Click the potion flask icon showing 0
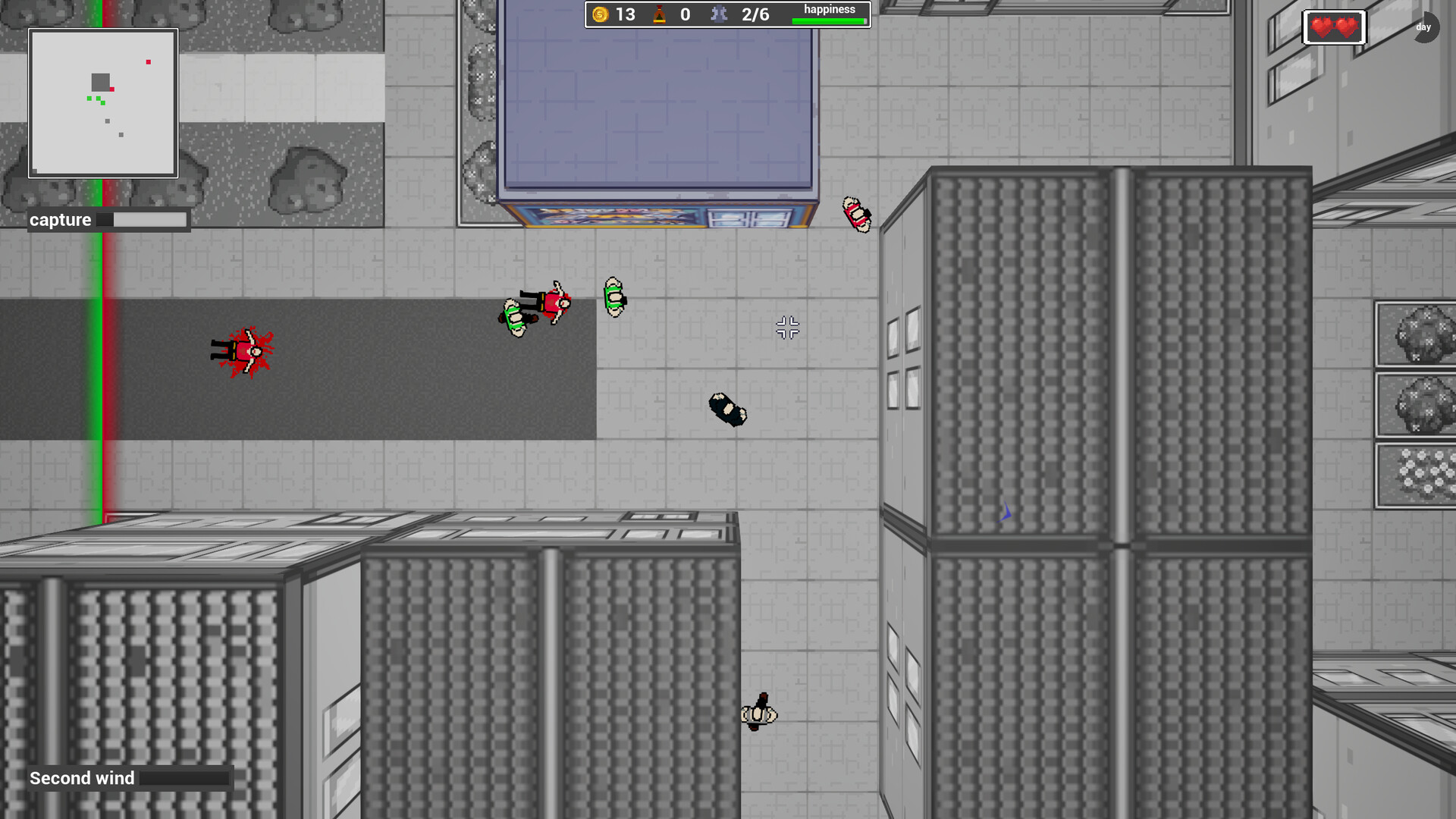Screen dimensions: 1456x819 [x=659, y=14]
